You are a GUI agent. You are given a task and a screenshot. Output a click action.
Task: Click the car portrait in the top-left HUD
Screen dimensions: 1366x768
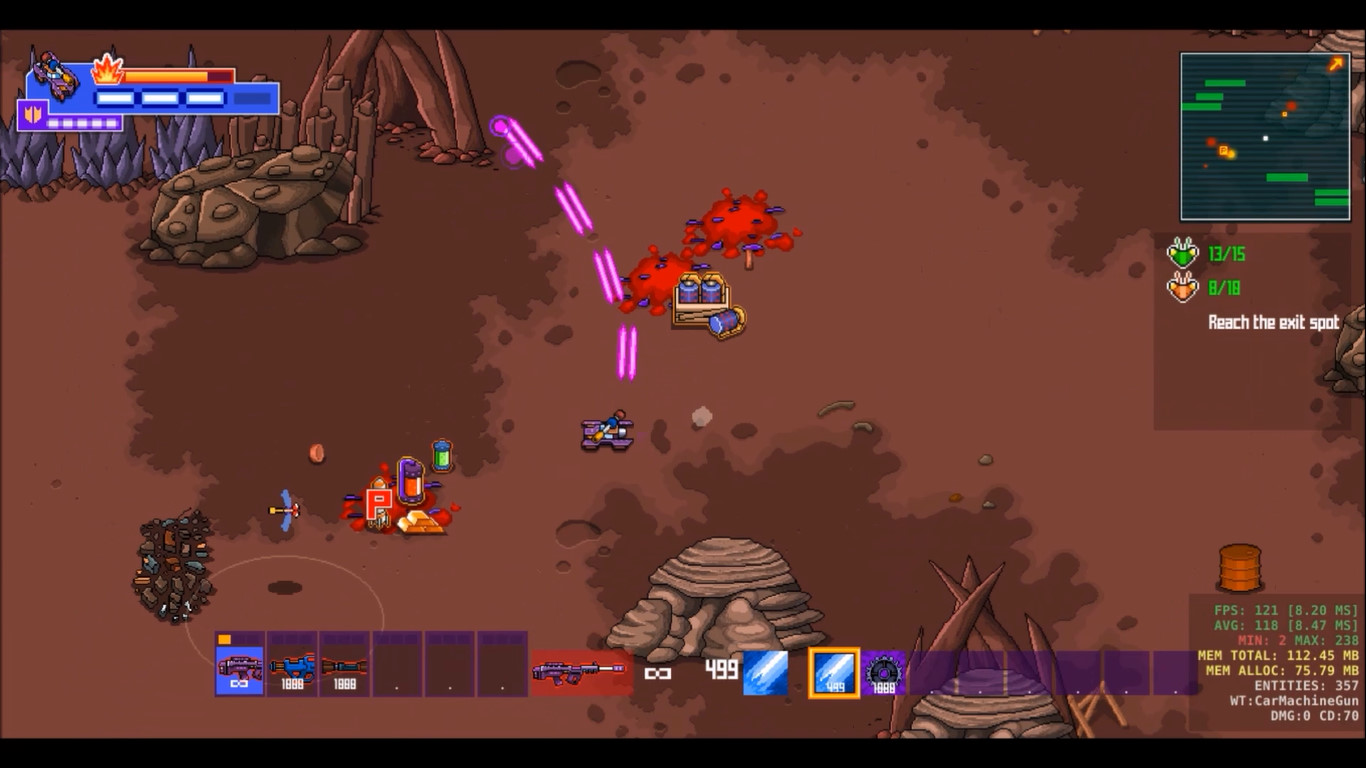click(x=52, y=72)
